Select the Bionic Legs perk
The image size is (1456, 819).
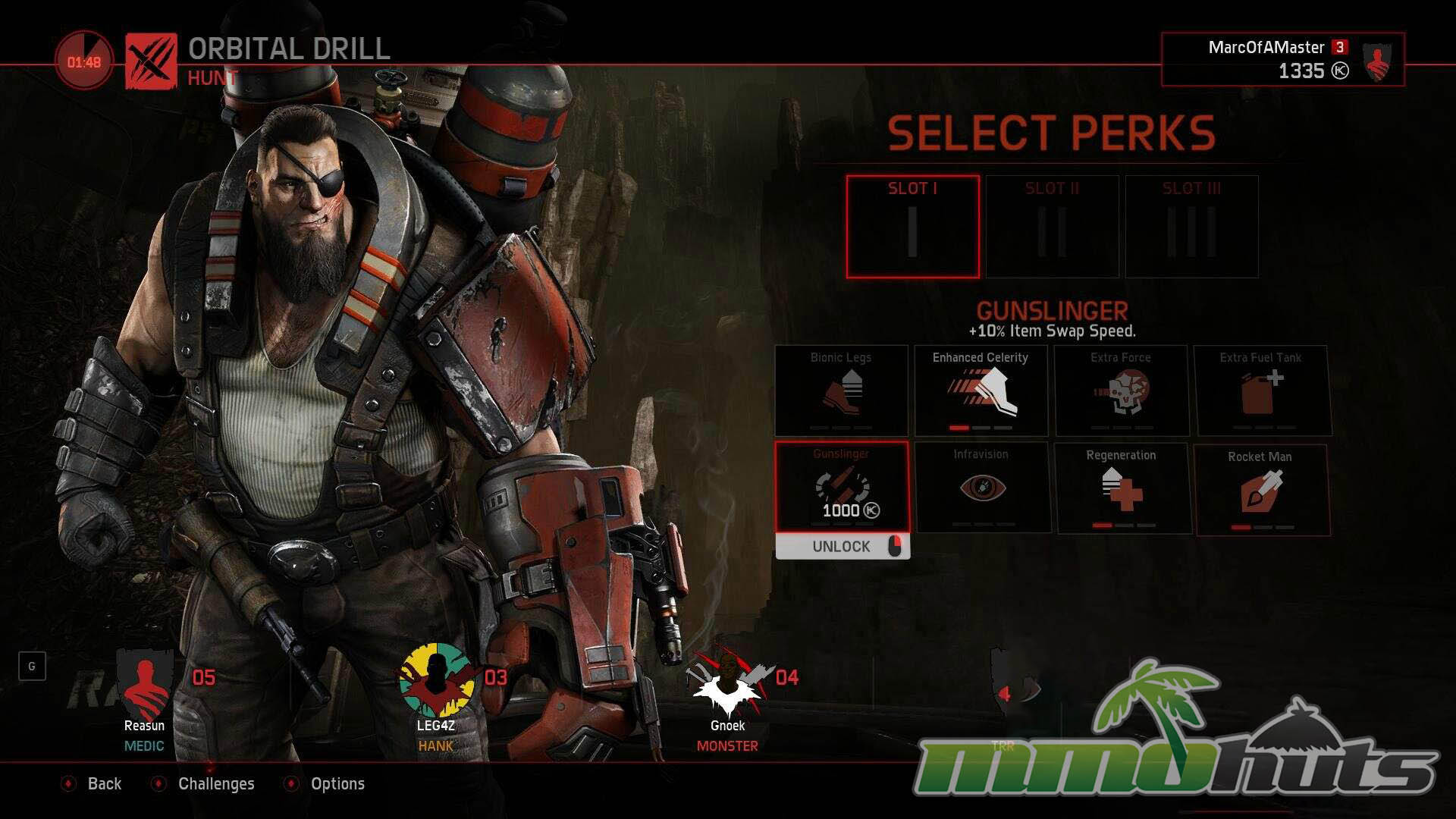pyautogui.click(x=841, y=391)
